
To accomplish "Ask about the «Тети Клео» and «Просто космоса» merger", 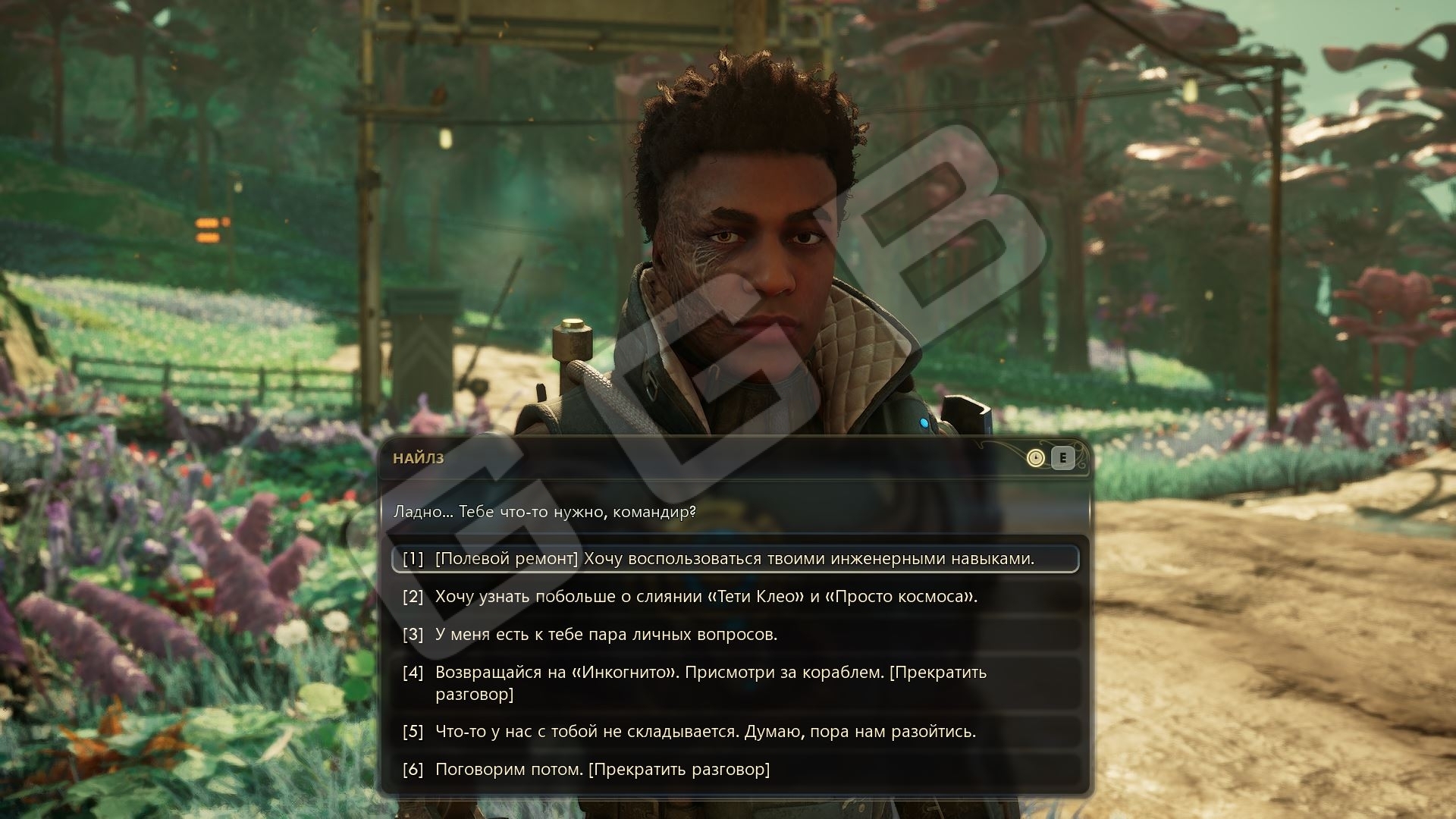I will point(705,597).
